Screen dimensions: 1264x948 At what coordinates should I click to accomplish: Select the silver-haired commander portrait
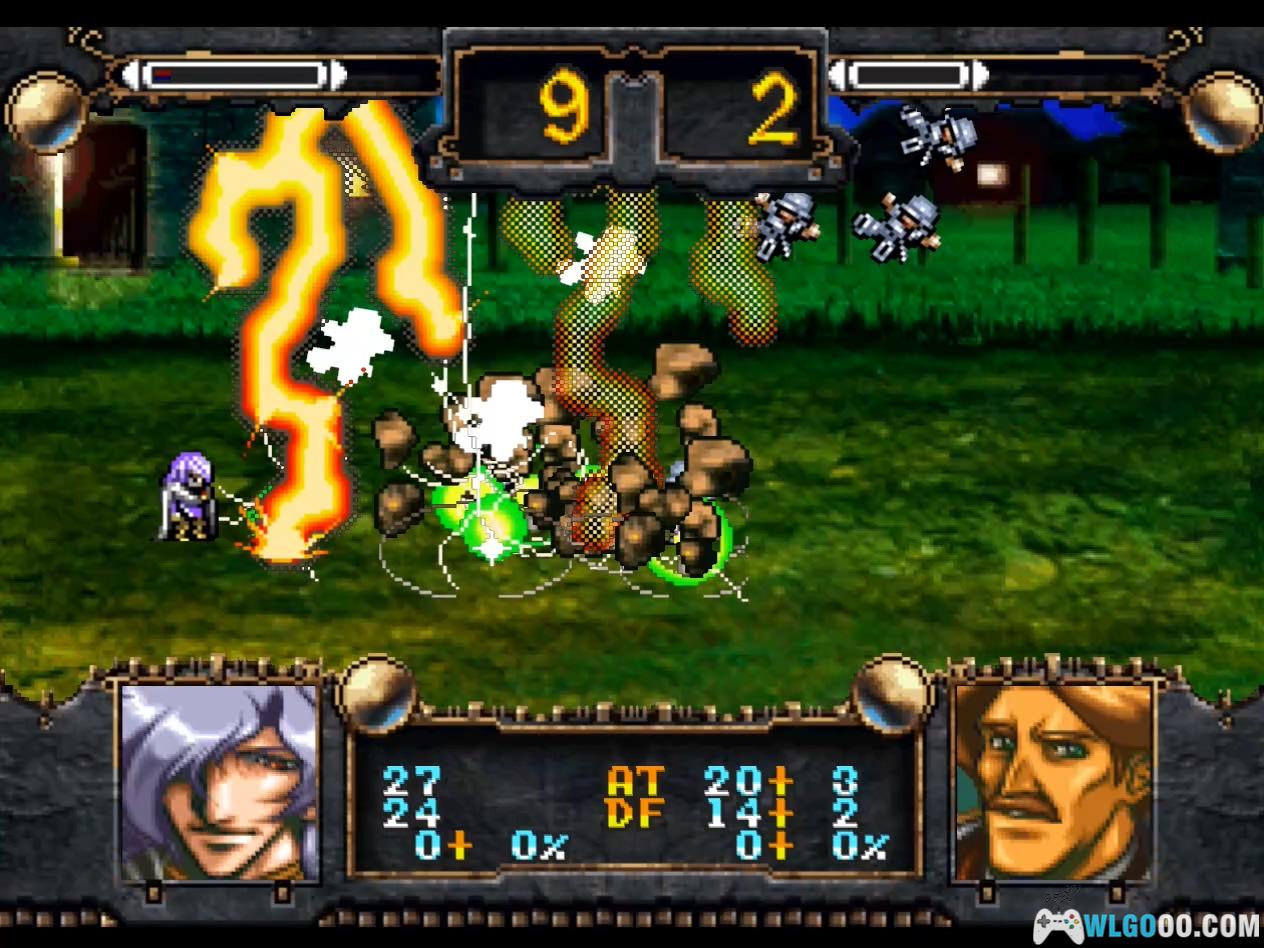coord(218,782)
